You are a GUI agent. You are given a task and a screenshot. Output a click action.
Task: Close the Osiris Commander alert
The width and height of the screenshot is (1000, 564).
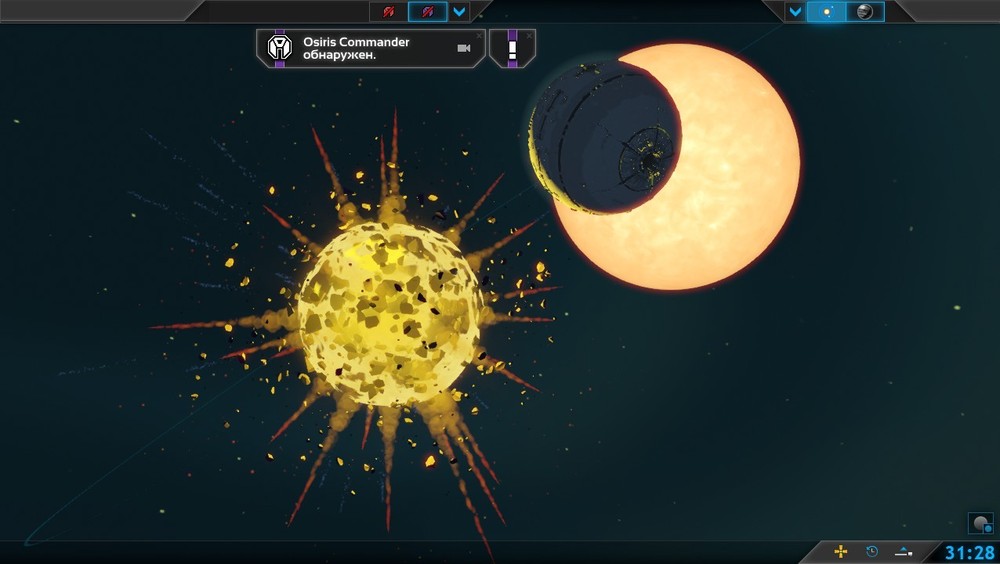tap(479, 35)
